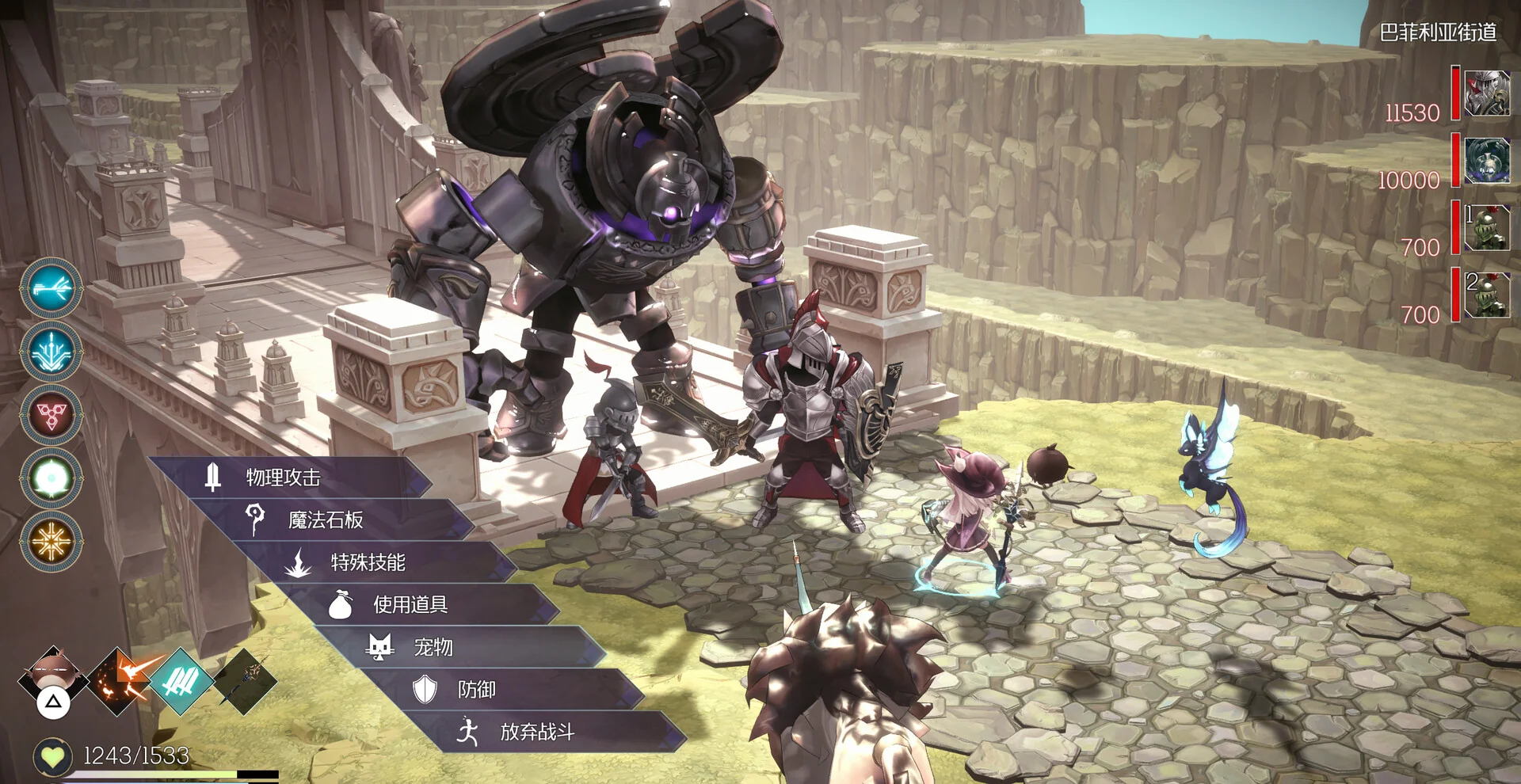The height and width of the screenshot is (784, 1521).
Task: Open 使用道具 (Use Item) menu
Action: [410, 605]
